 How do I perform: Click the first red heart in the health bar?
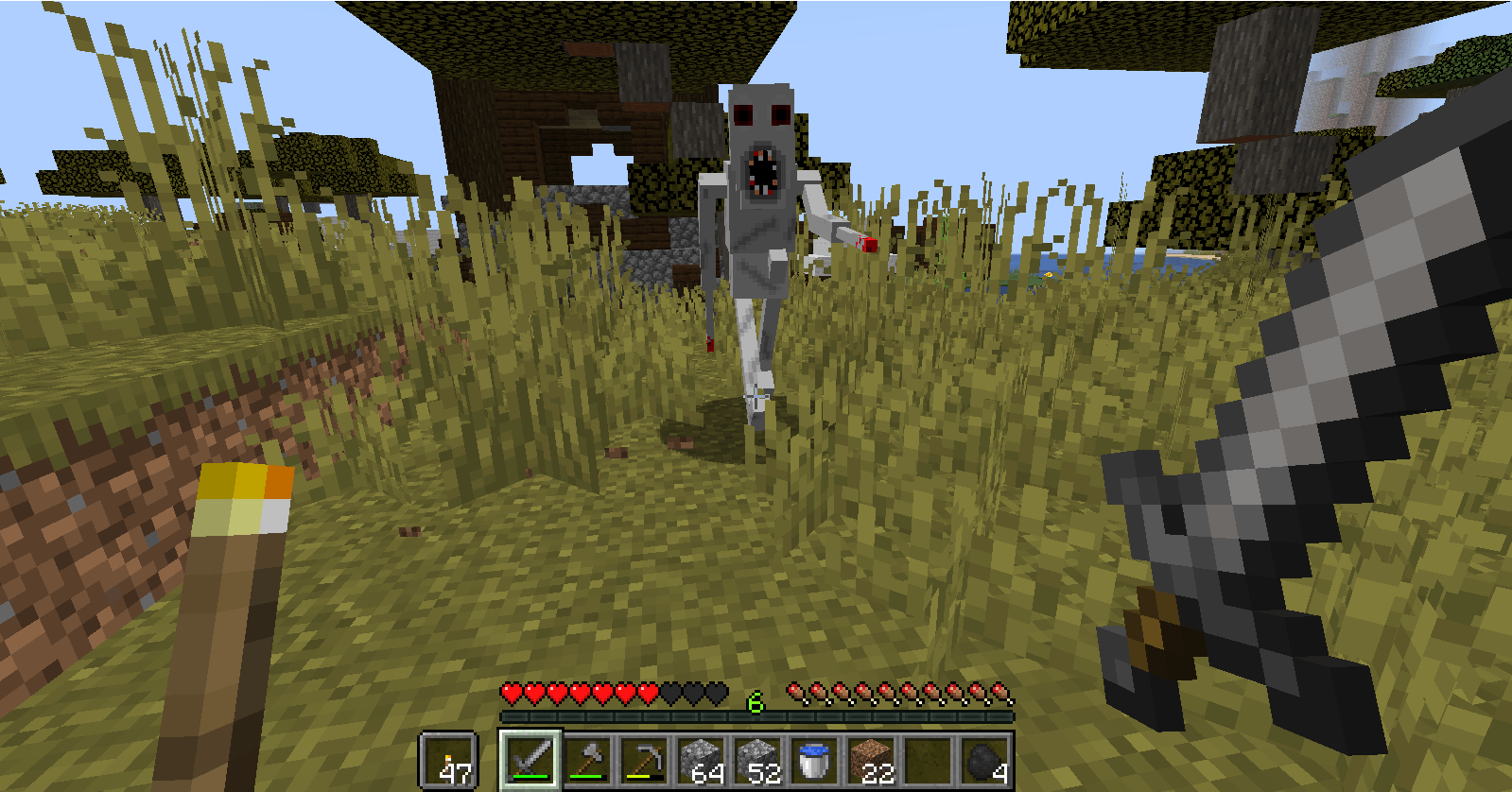tap(509, 694)
